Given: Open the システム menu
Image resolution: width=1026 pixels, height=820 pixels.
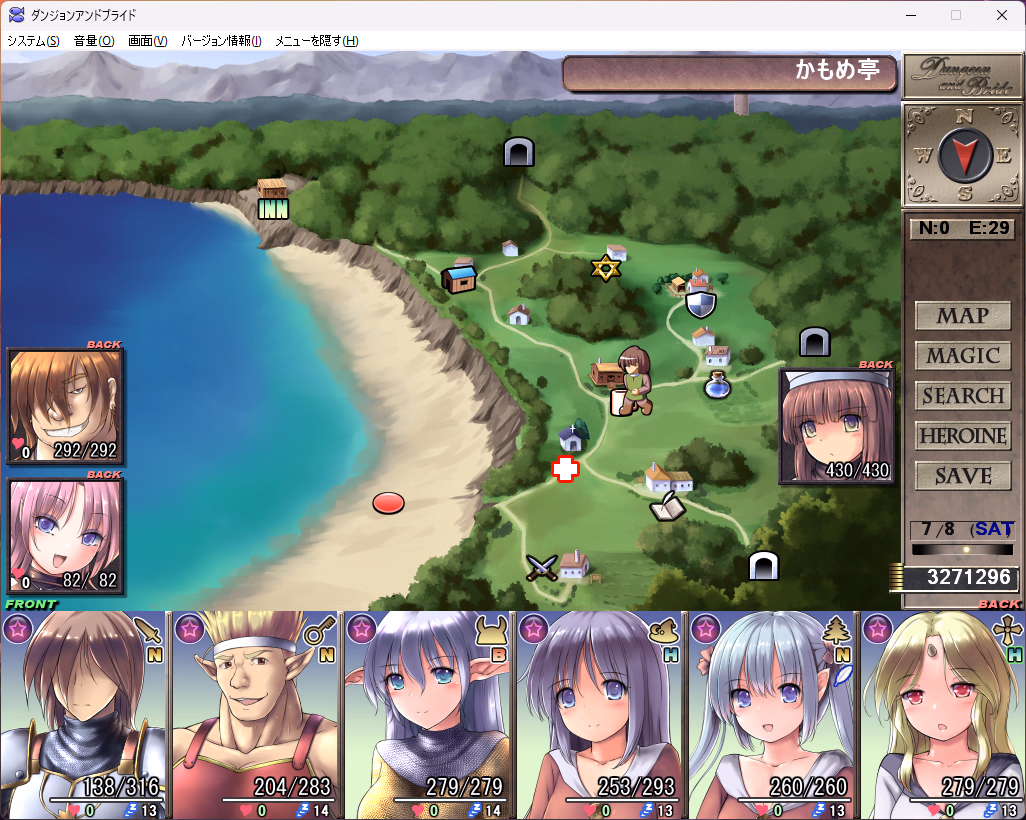Looking at the screenshot, I should click(x=33, y=41).
